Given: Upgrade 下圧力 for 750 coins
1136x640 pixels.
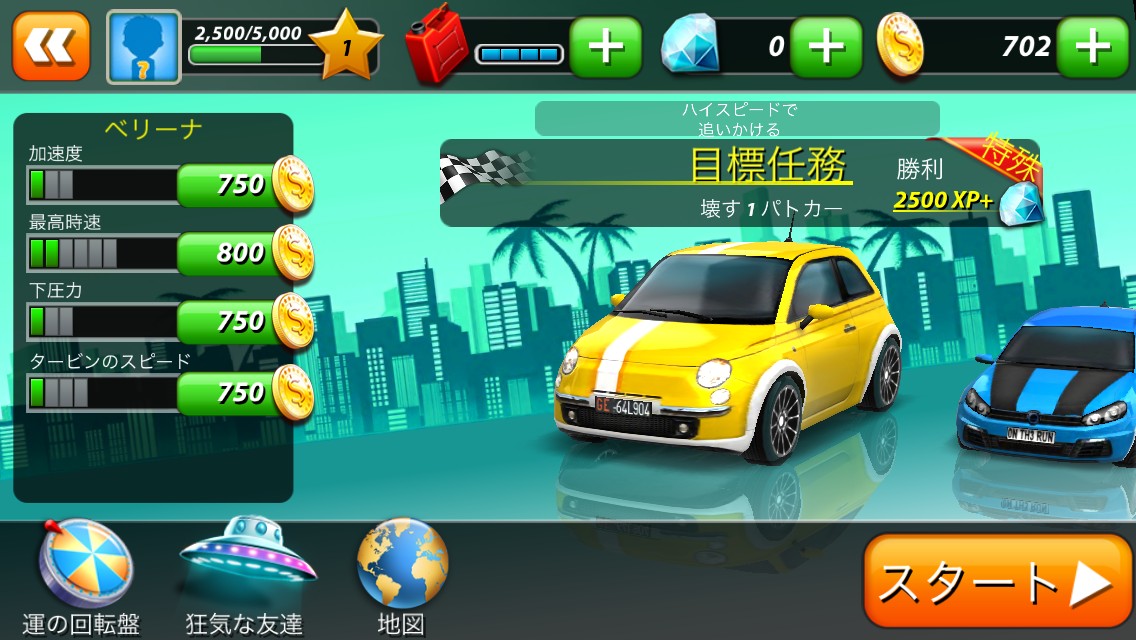Looking at the screenshot, I should 242,322.
